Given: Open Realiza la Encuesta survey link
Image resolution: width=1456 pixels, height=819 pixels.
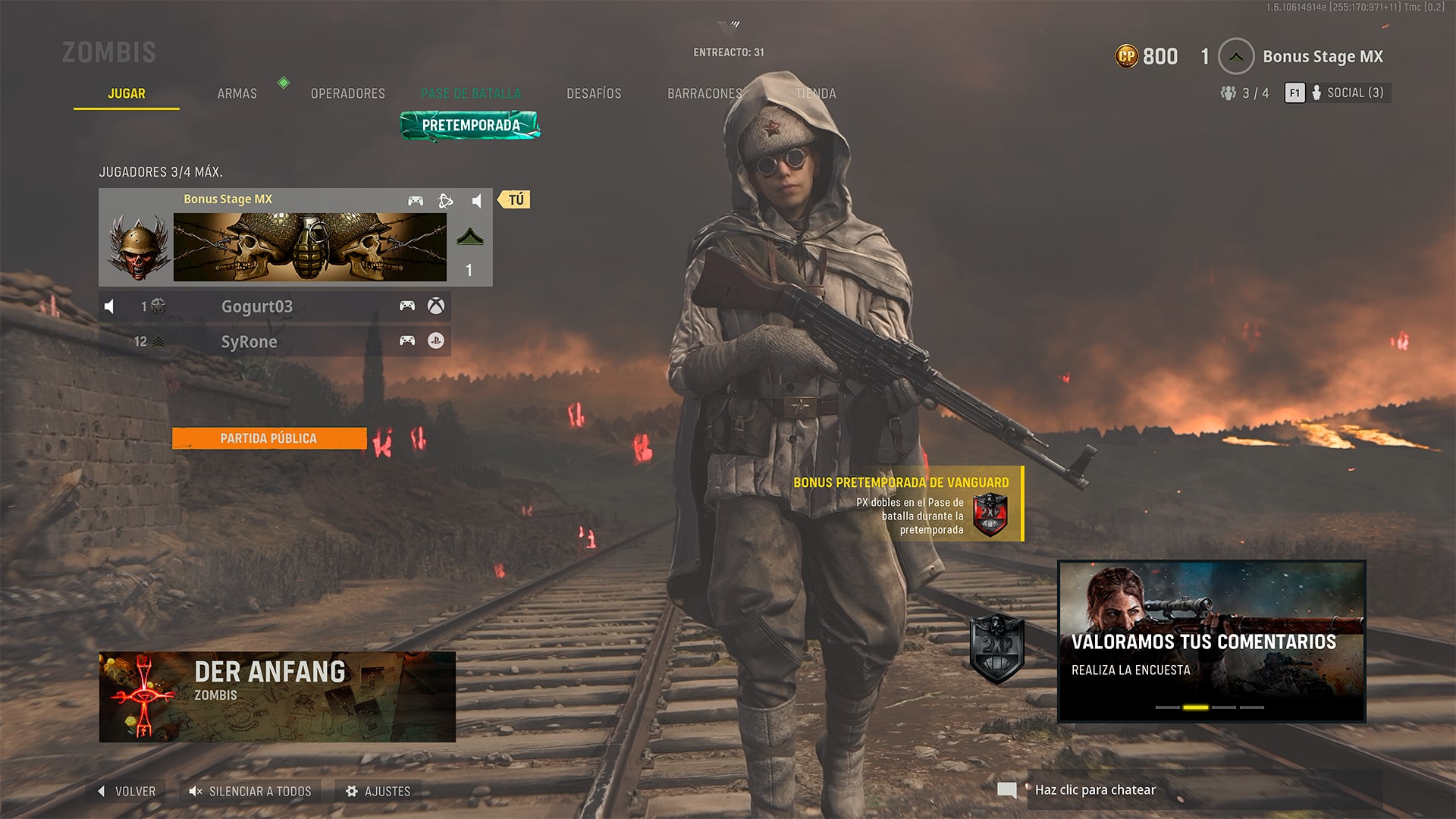Looking at the screenshot, I should tap(1130, 670).
